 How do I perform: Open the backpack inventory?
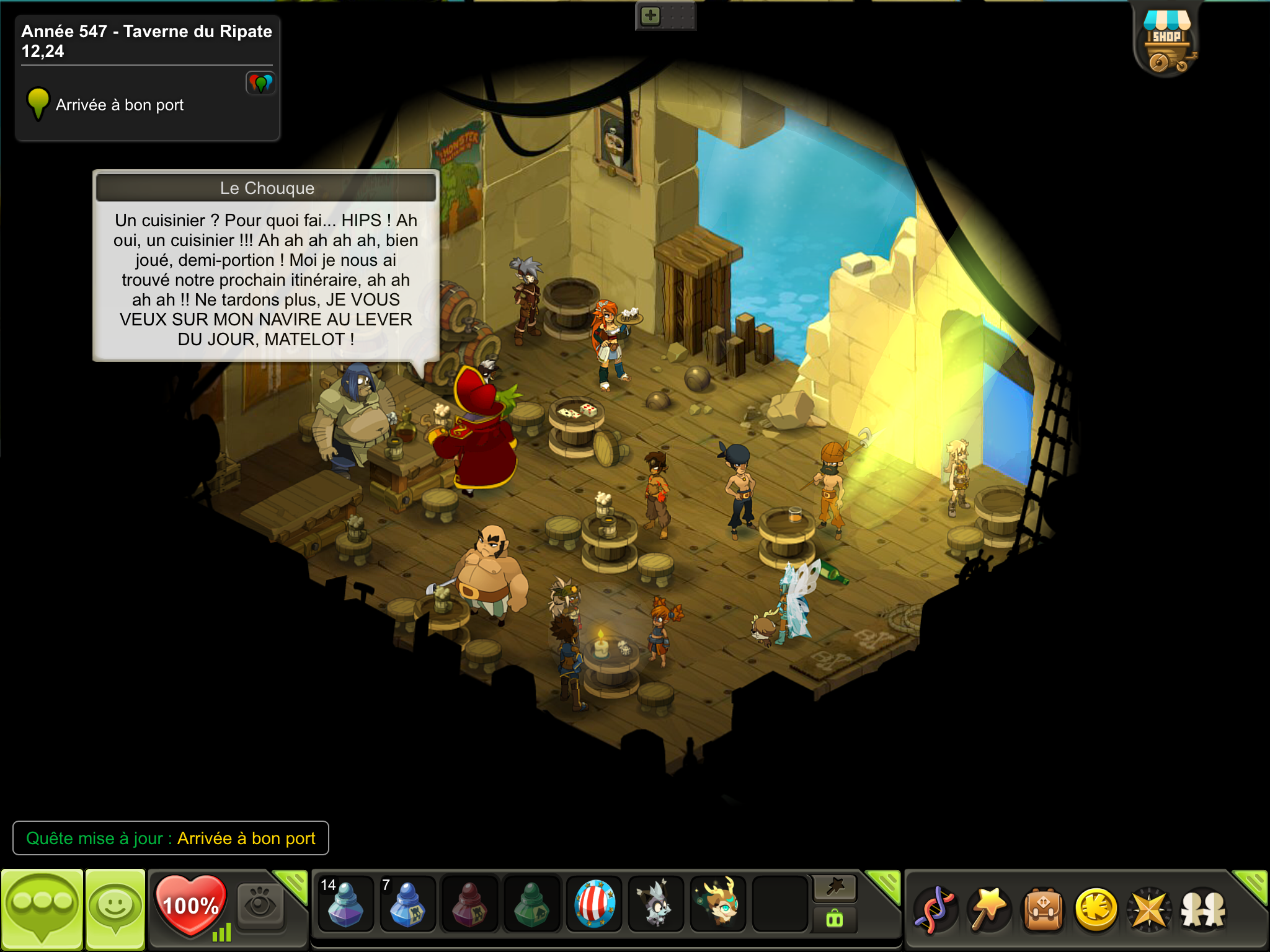click(x=1043, y=910)
